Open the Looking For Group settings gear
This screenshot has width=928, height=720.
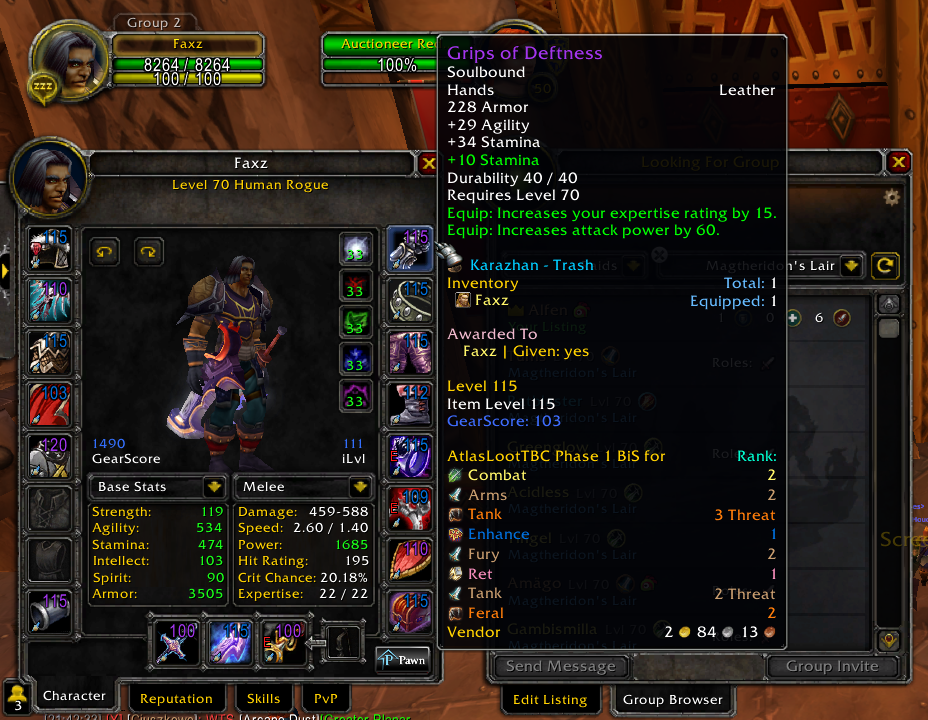pyautogui.click(x=891, y=198)
